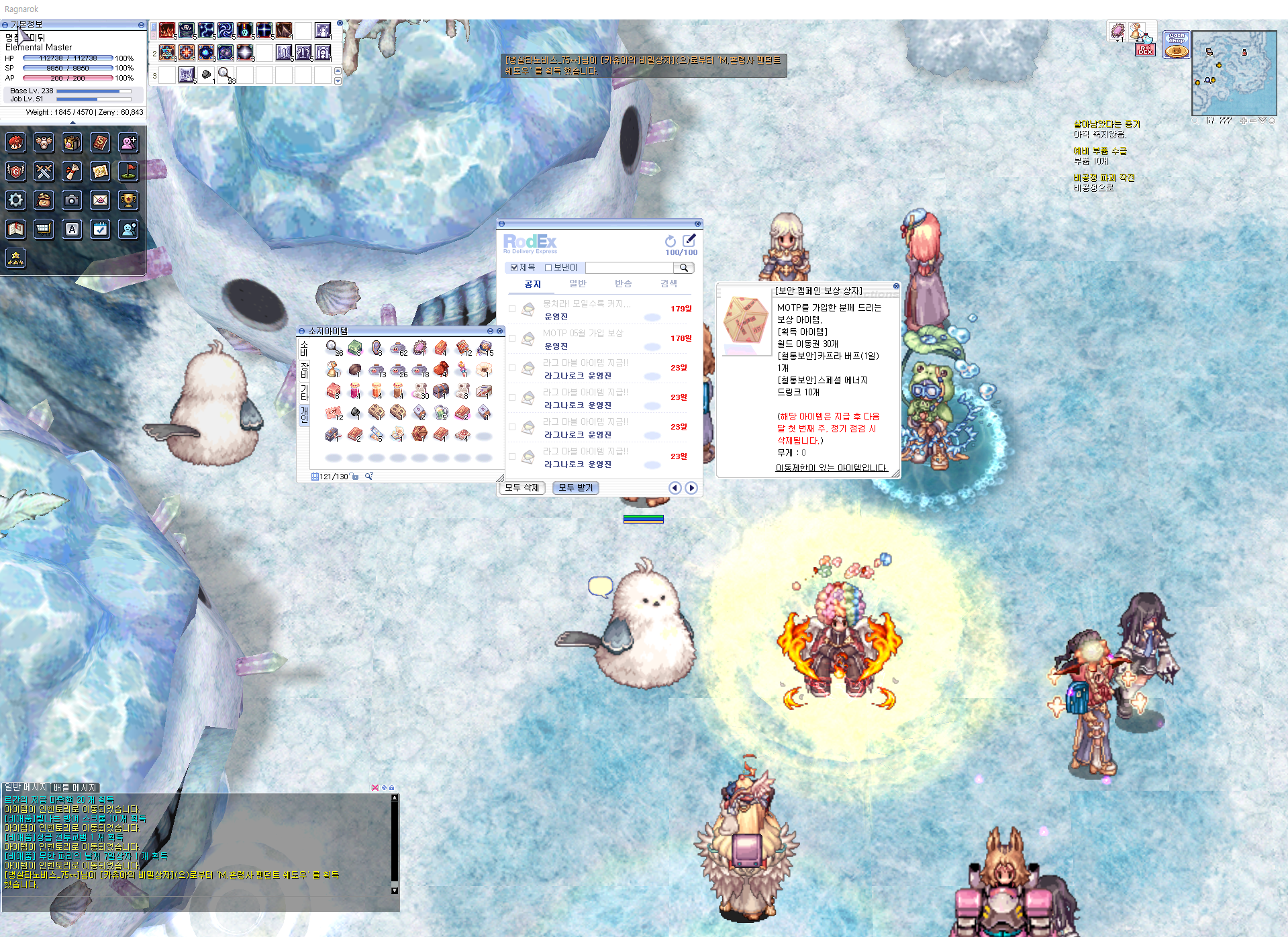Open the world map scroll icon
Screen dimensions: 1288x937
click(x=100, y=172)
